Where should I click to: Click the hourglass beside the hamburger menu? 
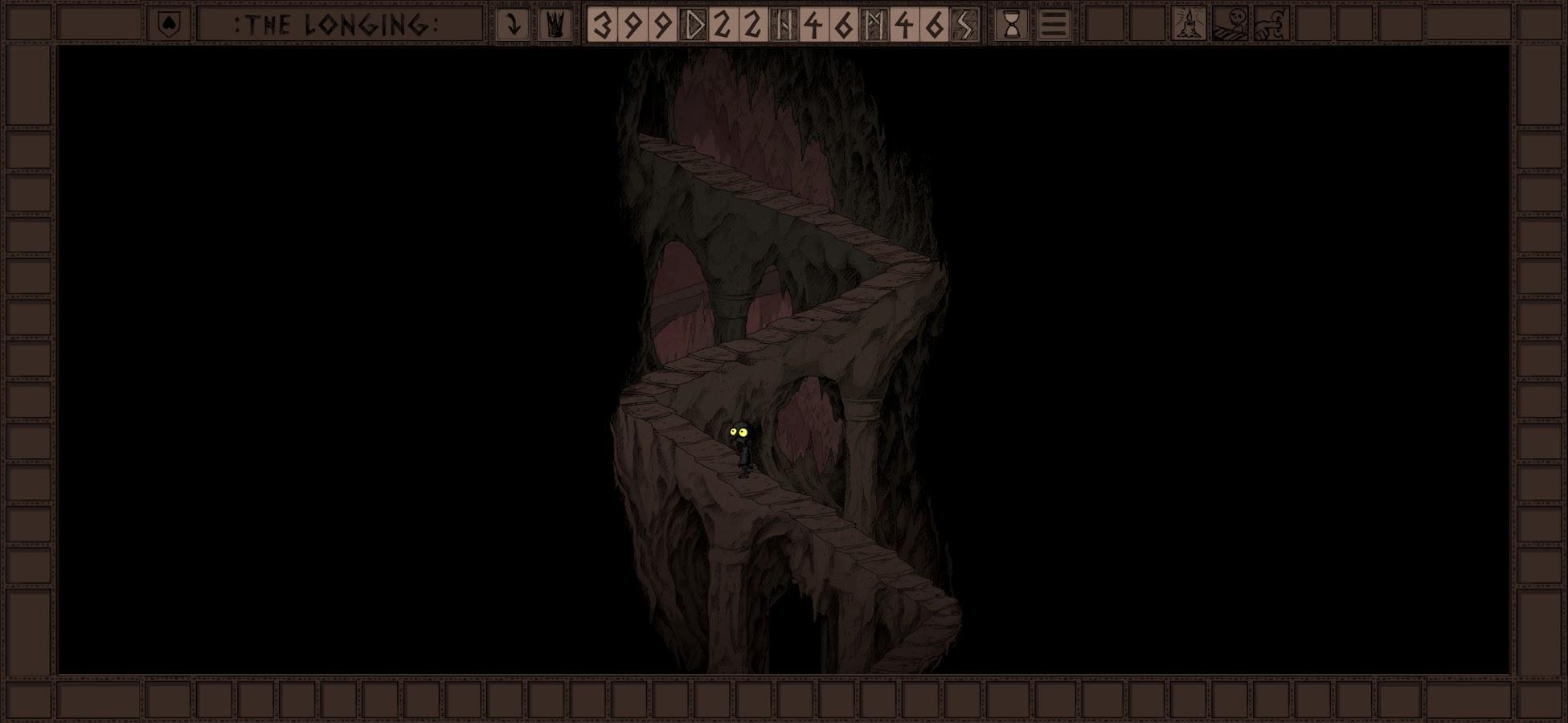coord(1011,22)
